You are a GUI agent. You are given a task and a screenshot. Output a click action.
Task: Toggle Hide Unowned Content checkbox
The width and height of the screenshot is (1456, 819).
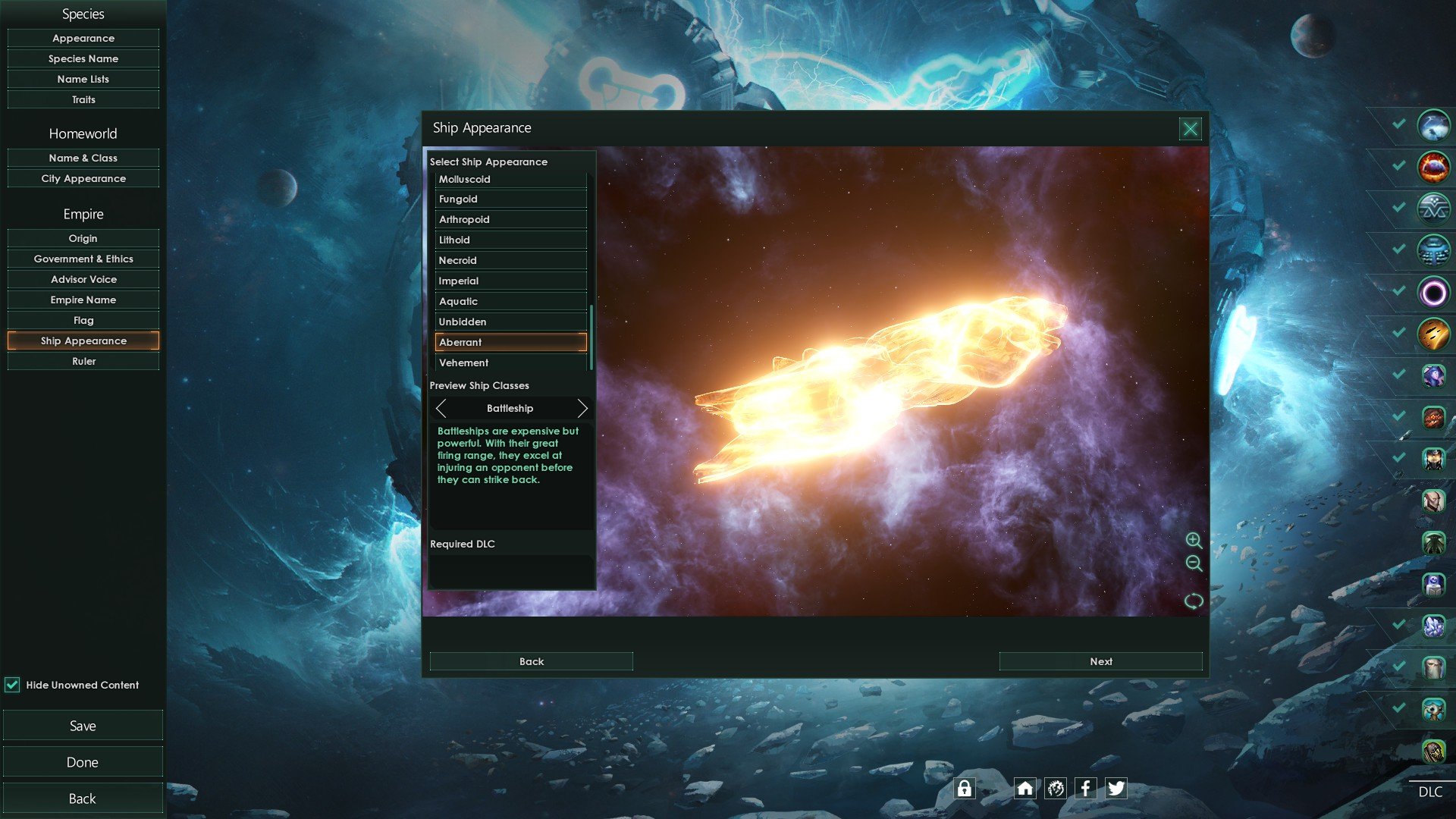point(12,685)
